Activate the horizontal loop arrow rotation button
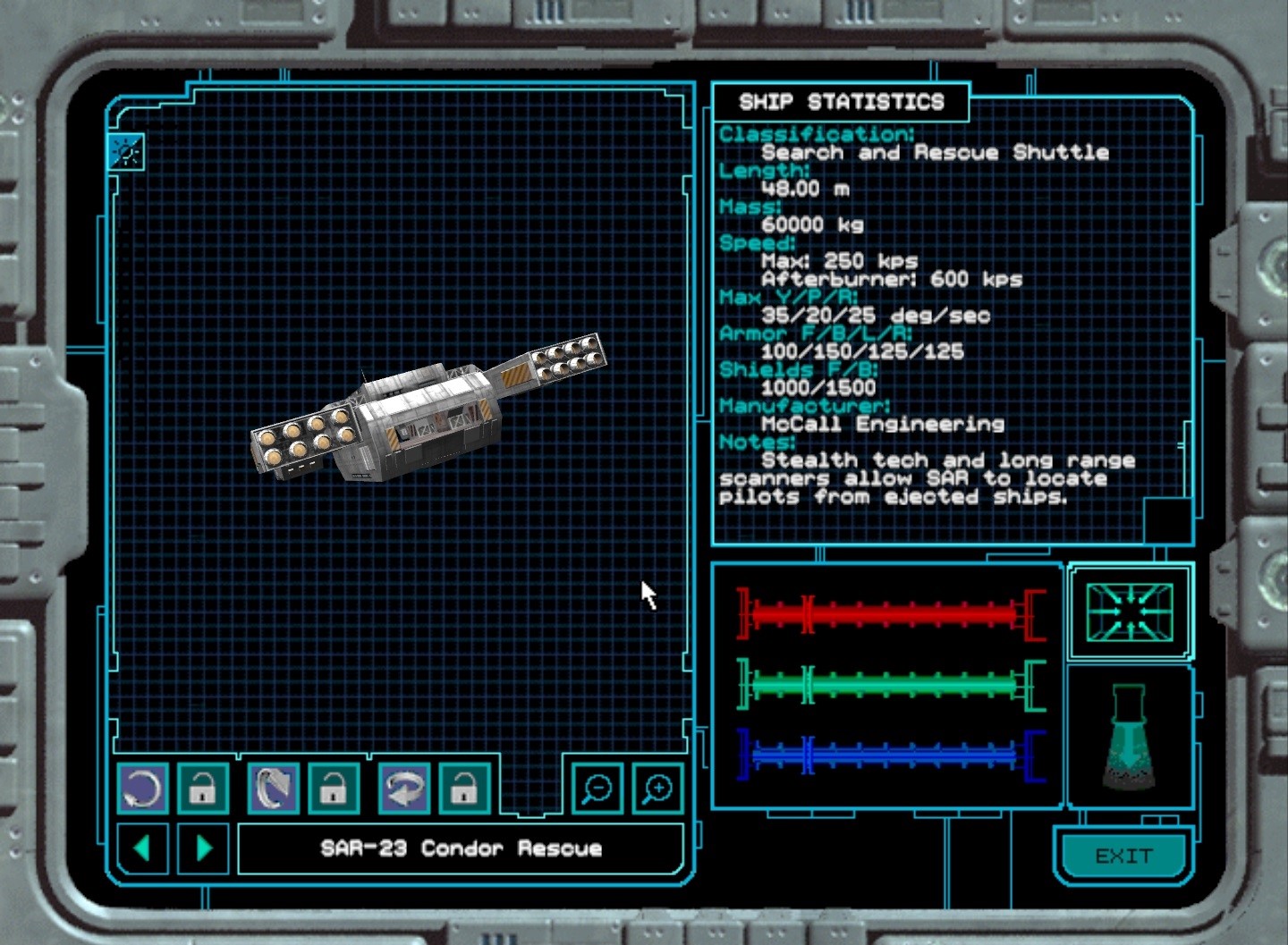1288x945 pixels. click(x=404, y=789)
